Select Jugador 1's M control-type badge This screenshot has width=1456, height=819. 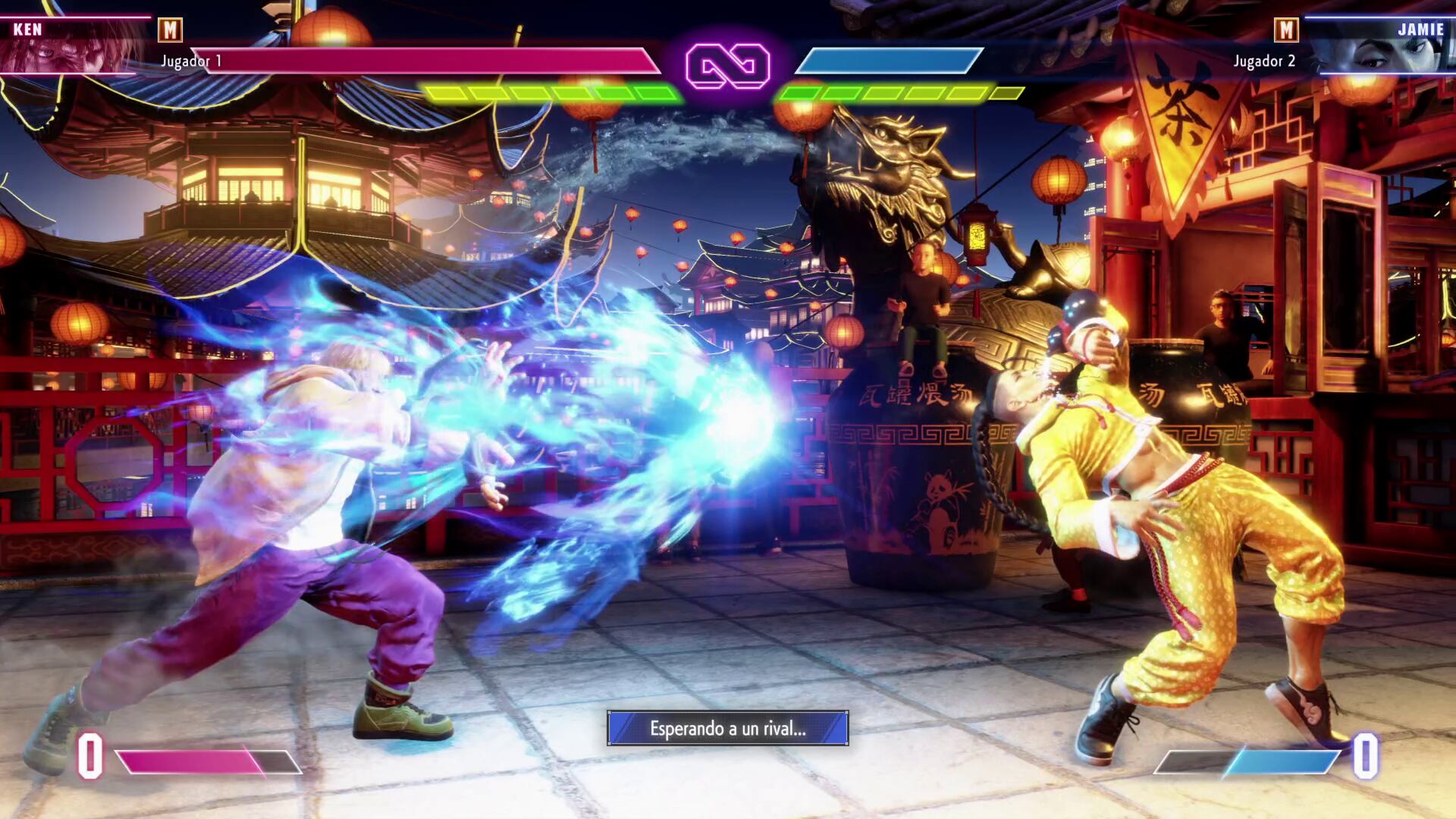170,30
